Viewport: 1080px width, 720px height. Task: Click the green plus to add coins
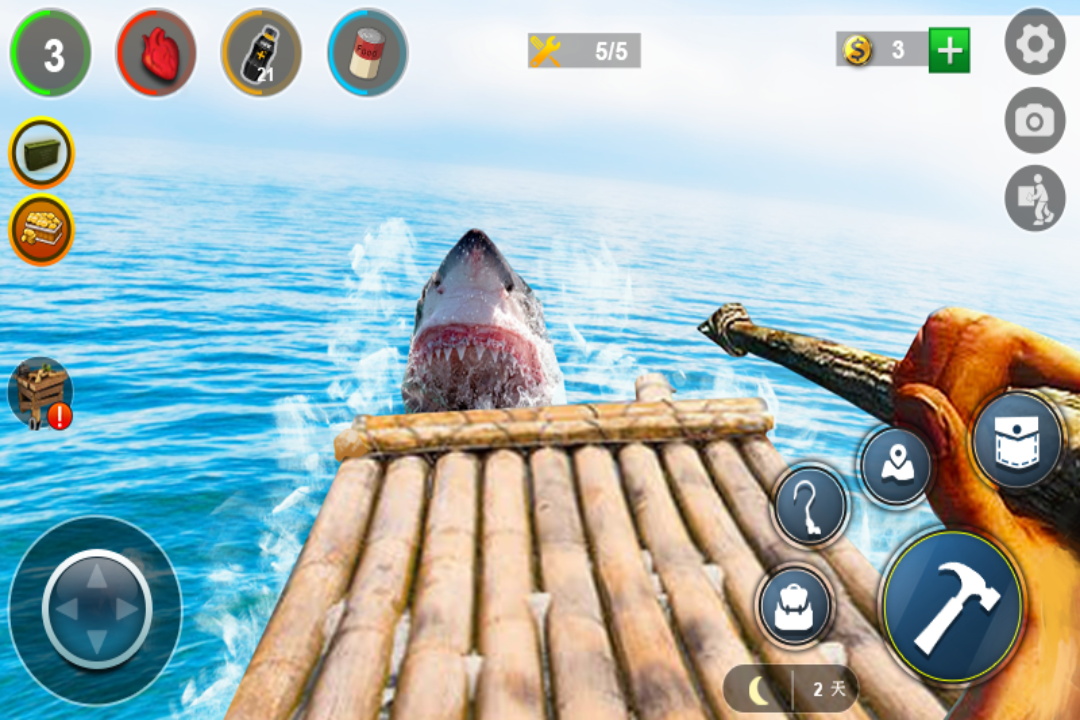pos(948,50)
